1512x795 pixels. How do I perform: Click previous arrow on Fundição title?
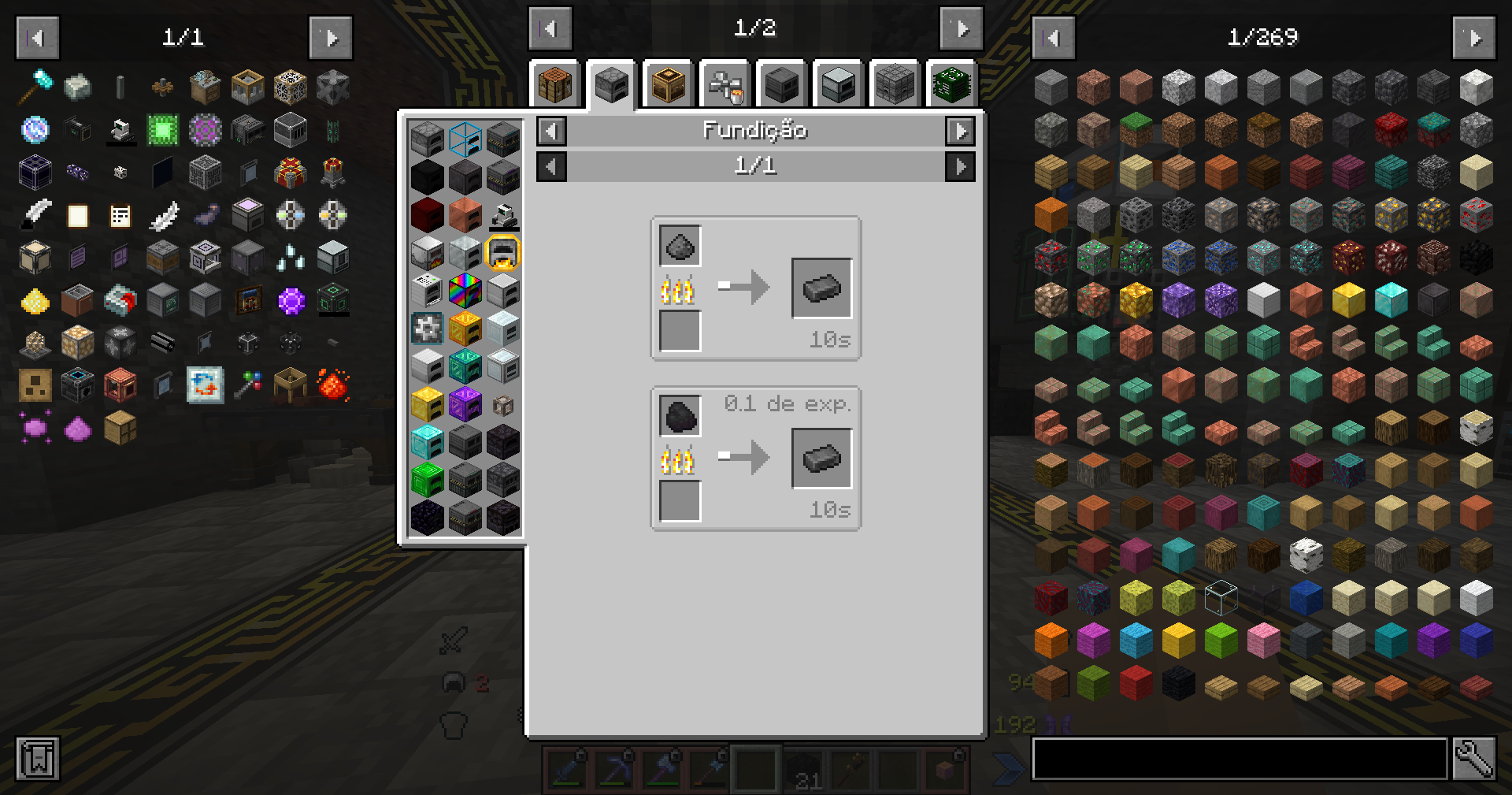[550, 131]
